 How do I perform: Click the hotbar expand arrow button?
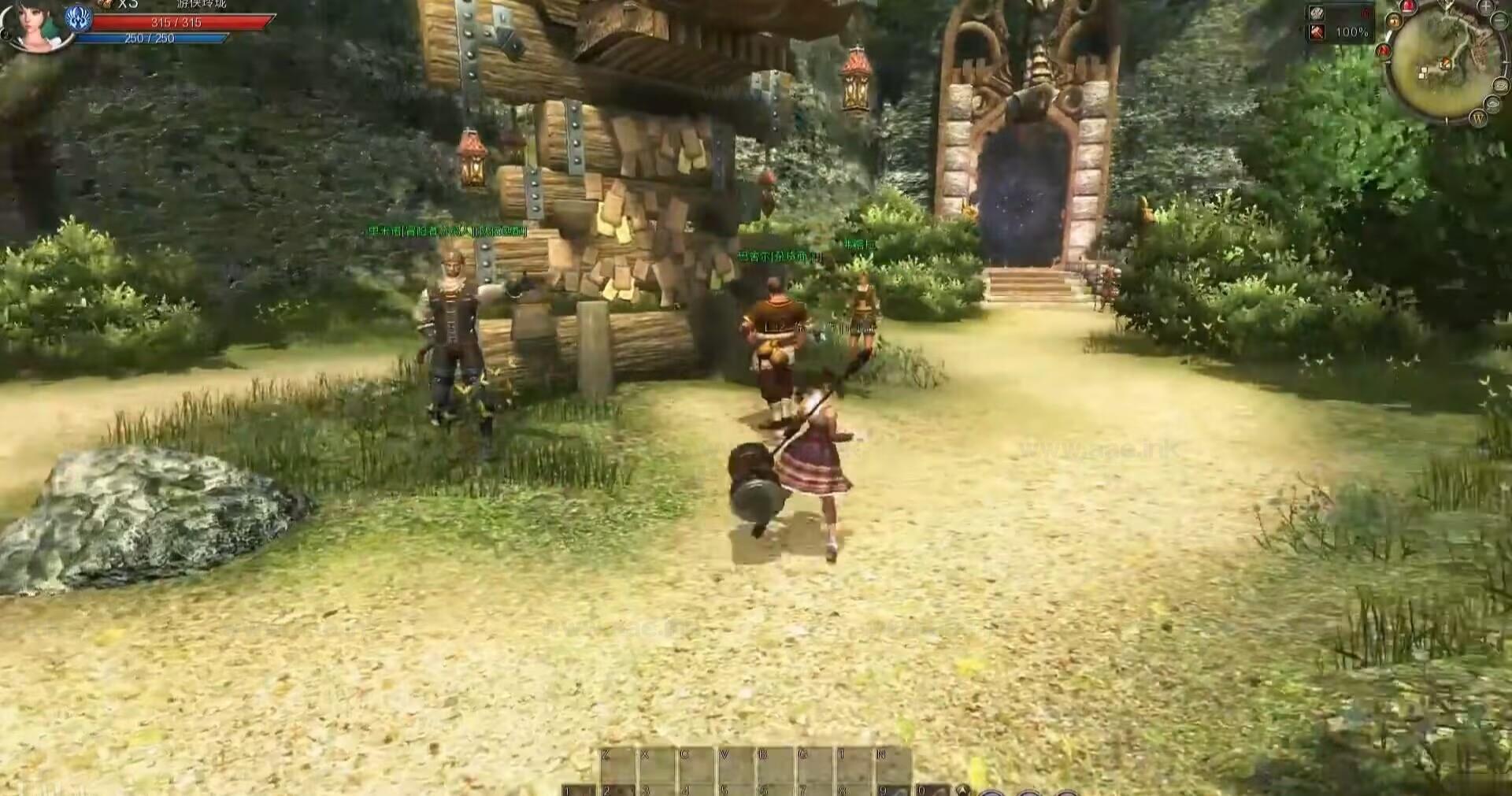click(962, 790)
